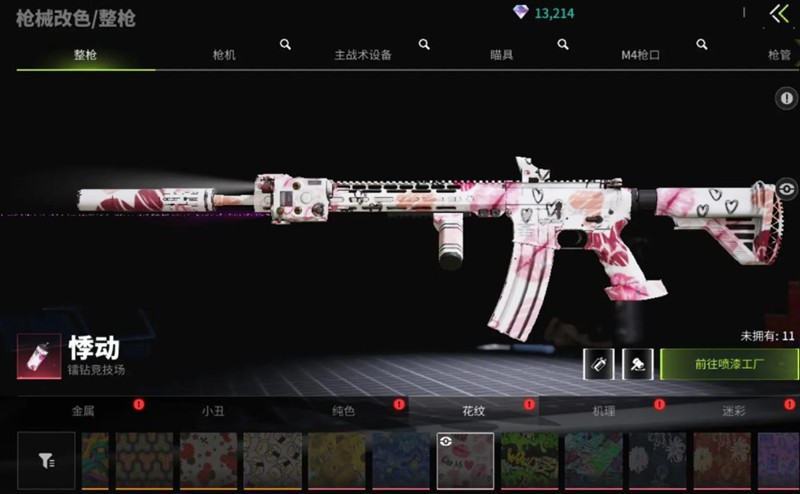Switch to the 迷彩 camouflage category
Screen dimensions: 800x494
point(734,410)
